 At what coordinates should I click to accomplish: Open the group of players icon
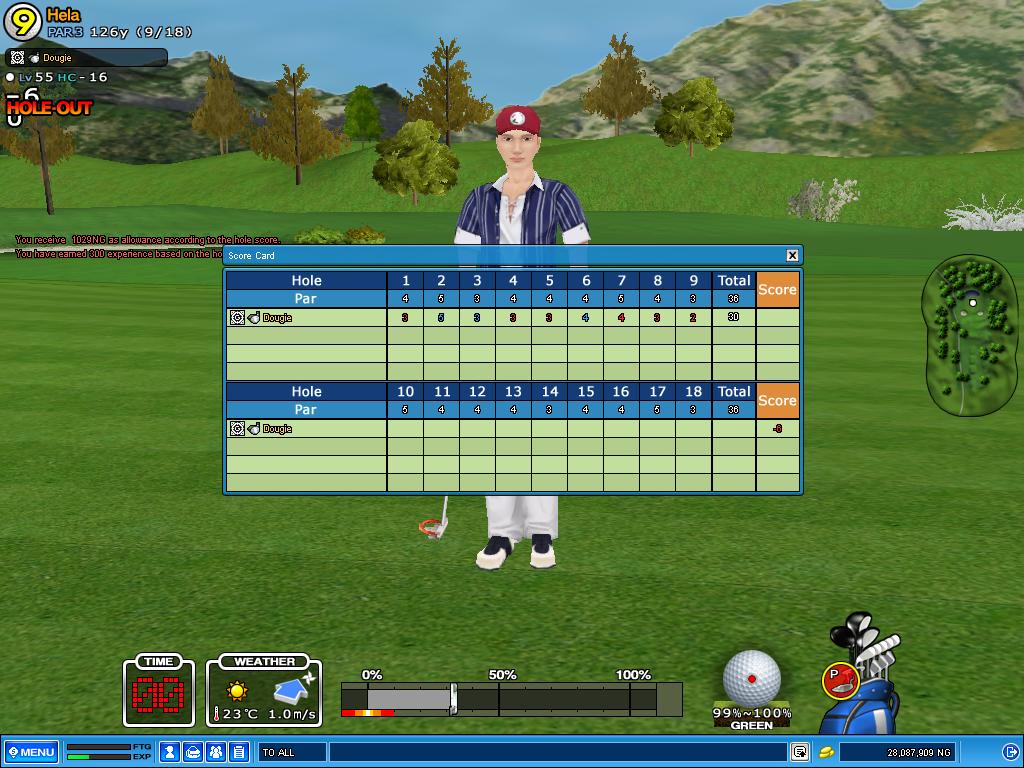point(216,752)
